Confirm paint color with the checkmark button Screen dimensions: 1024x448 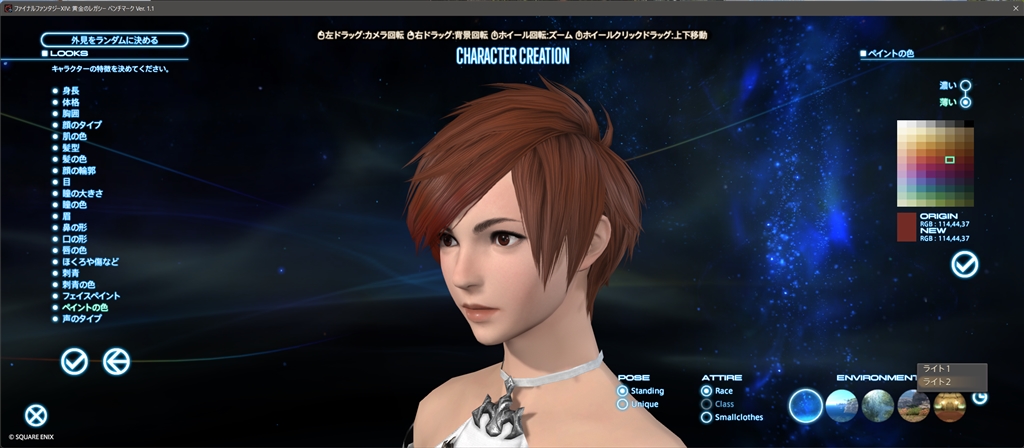965,264
